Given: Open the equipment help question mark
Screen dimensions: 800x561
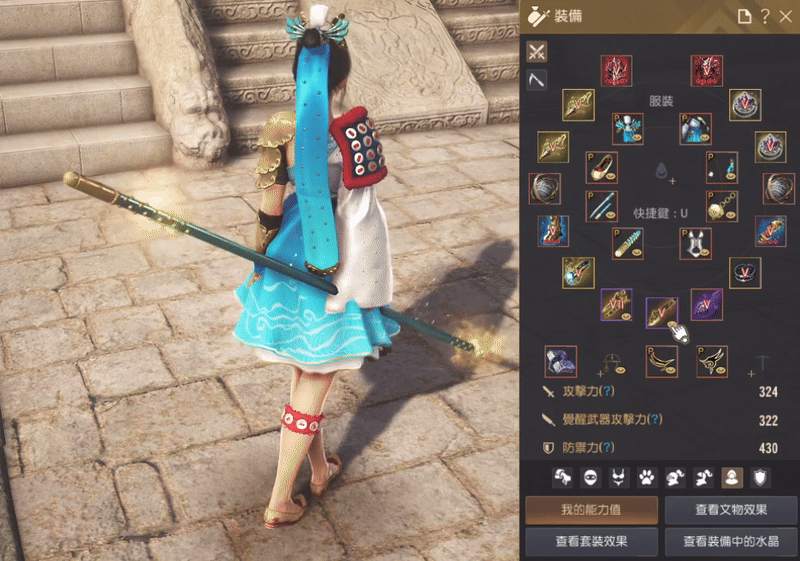Looking at the screenshot, I should click(764, 16).
